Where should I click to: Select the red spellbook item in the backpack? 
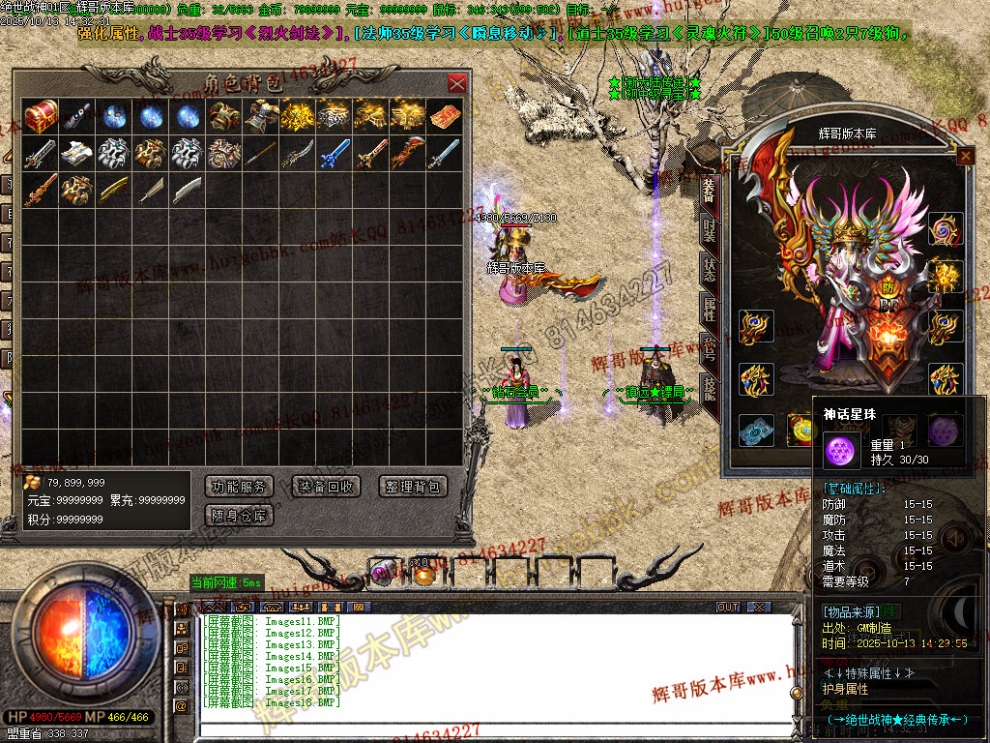(x=445, y=116)
